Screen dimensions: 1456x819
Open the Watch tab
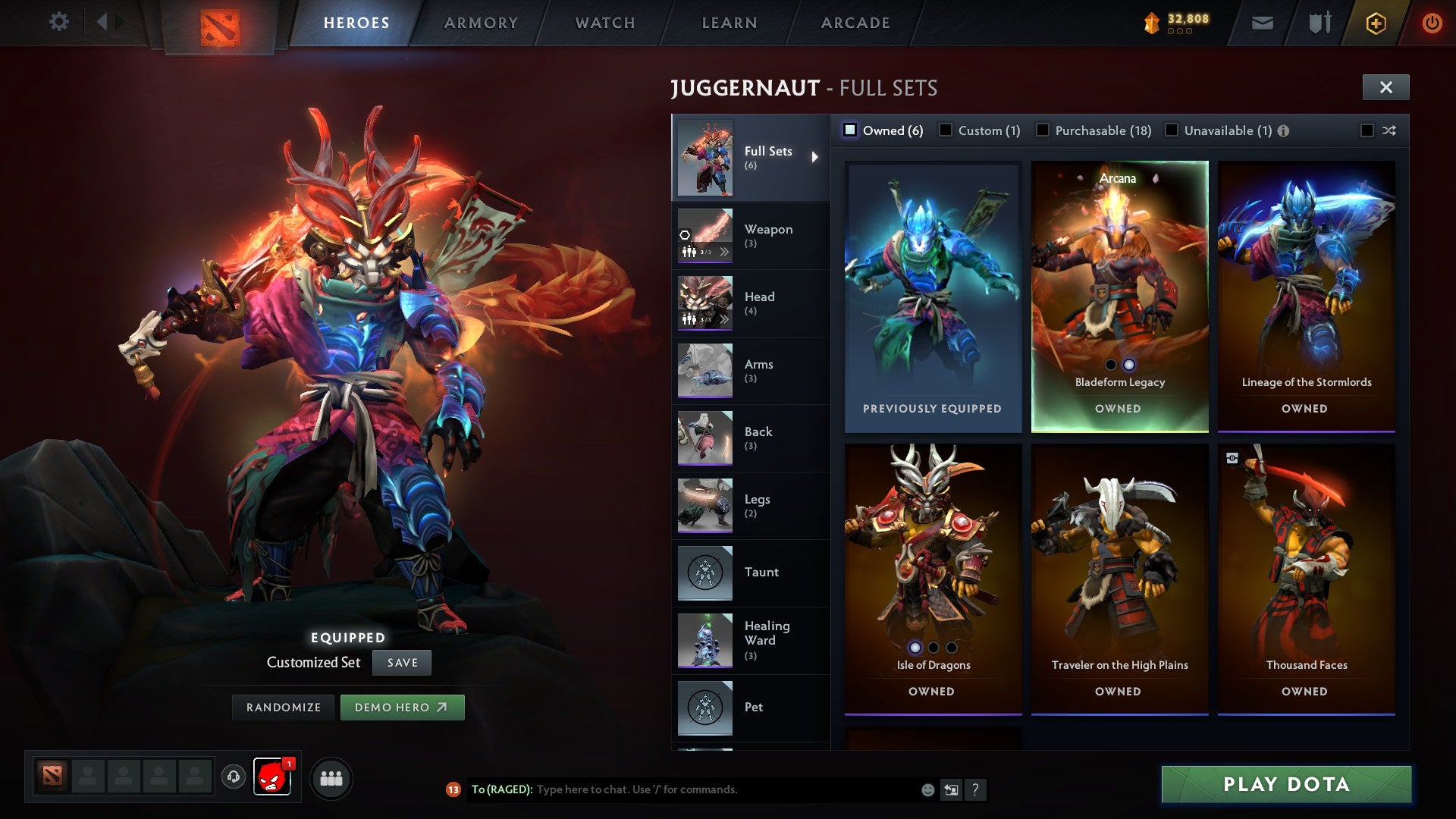point(605,23)
